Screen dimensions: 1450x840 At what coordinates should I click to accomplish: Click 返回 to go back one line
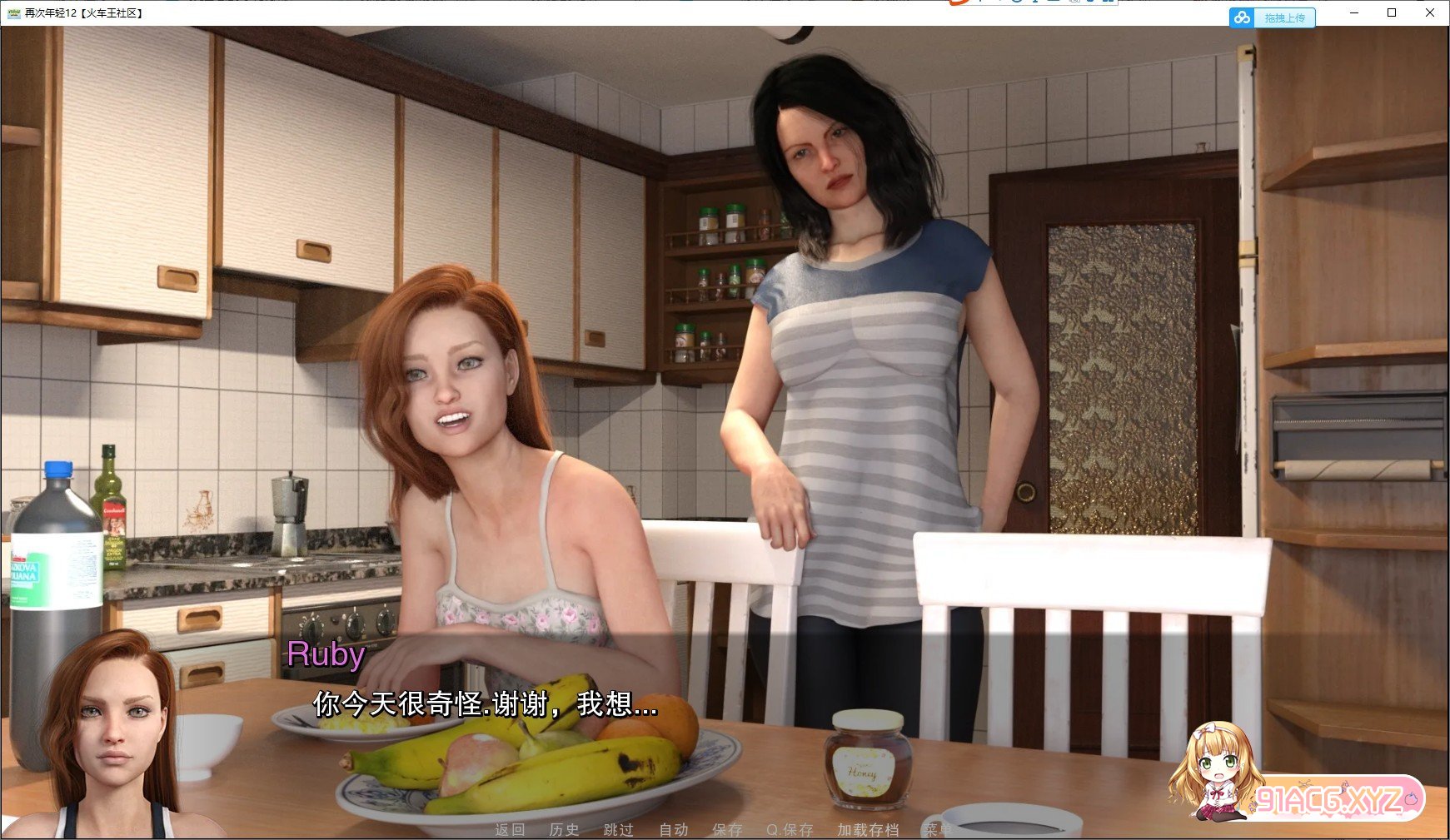pyautogui.click(x=510, y=829)
